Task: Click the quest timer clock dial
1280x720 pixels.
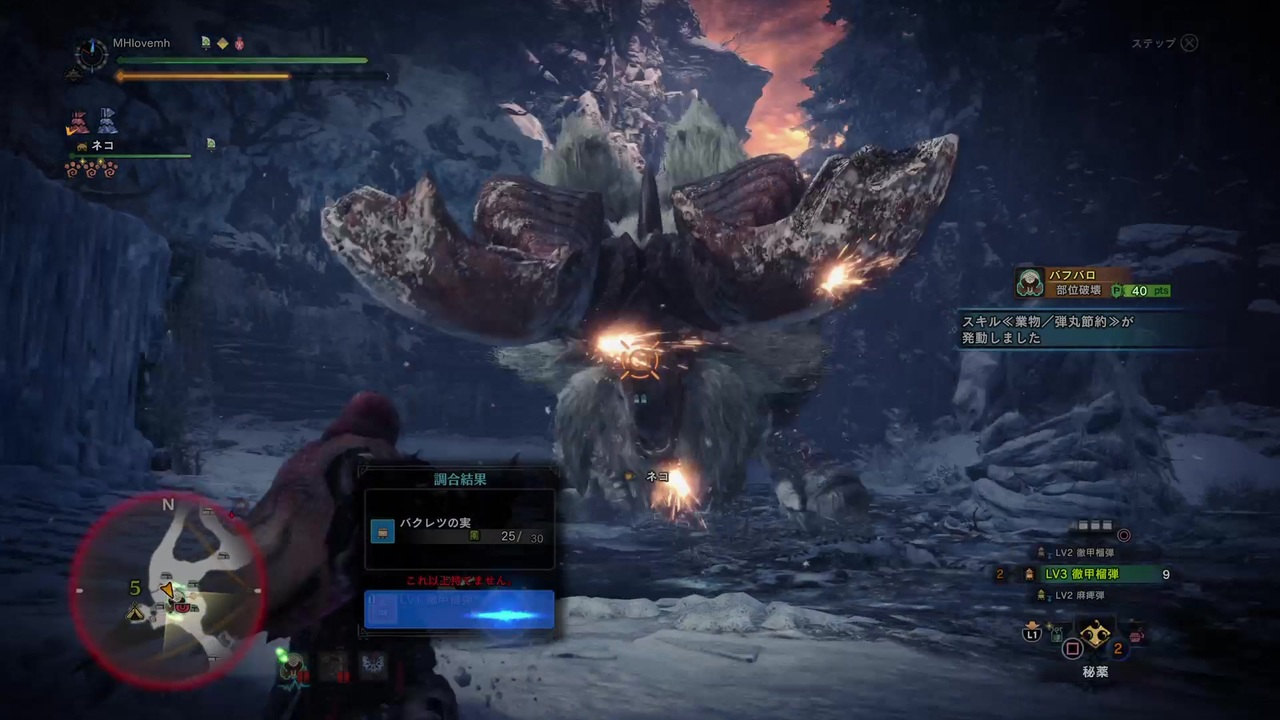Action: 91,55
